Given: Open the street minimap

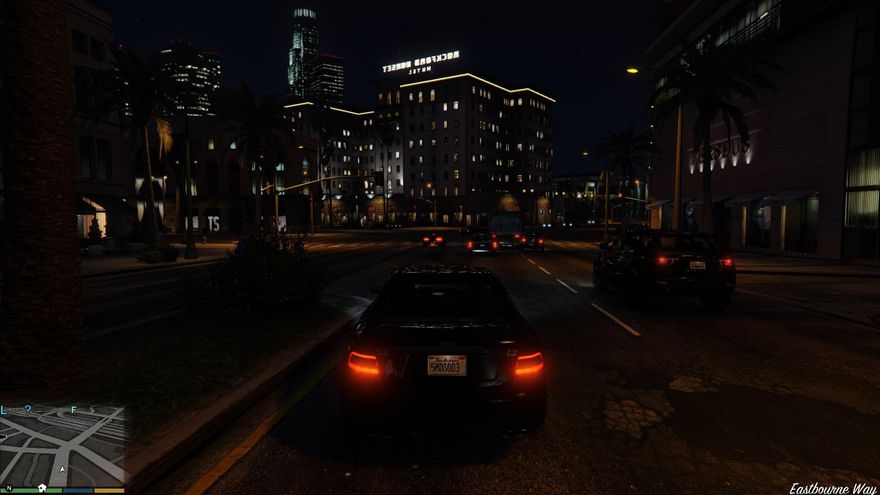Looking at the screenshot, I should [62, 447].
